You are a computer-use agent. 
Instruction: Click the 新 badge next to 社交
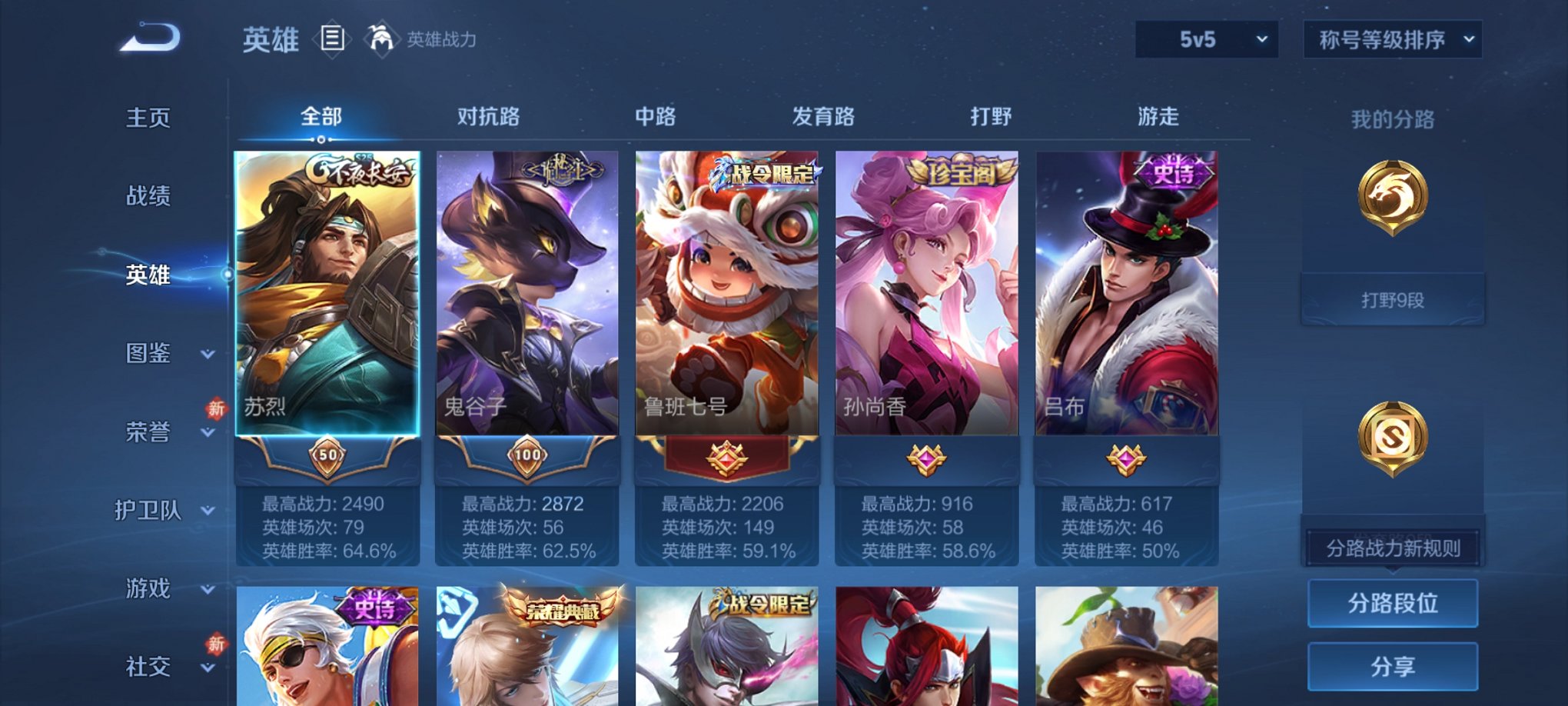click(x=216, y=643)
